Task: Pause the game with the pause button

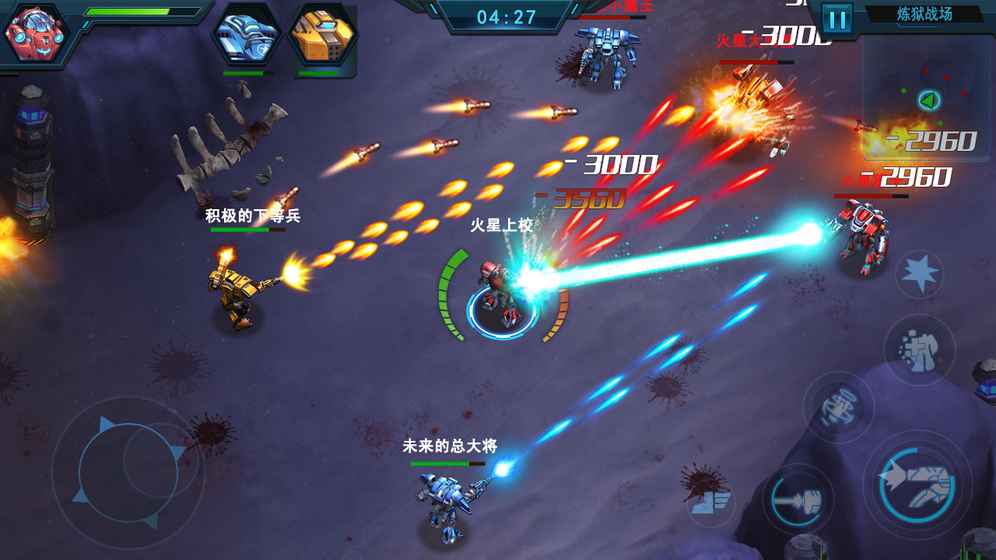Action: tap(837, 17)
